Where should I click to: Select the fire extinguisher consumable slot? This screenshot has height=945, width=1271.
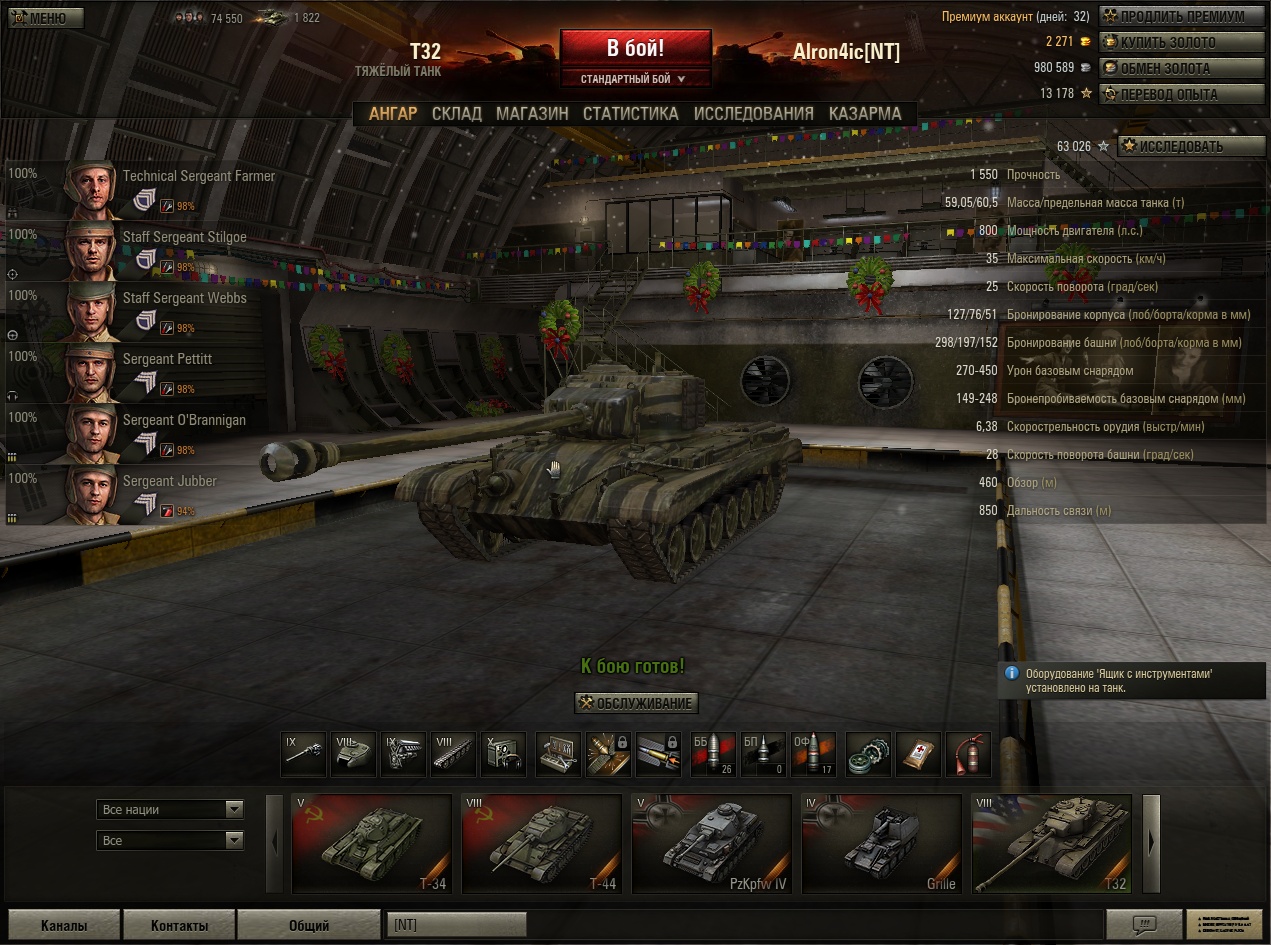point(967,754)
